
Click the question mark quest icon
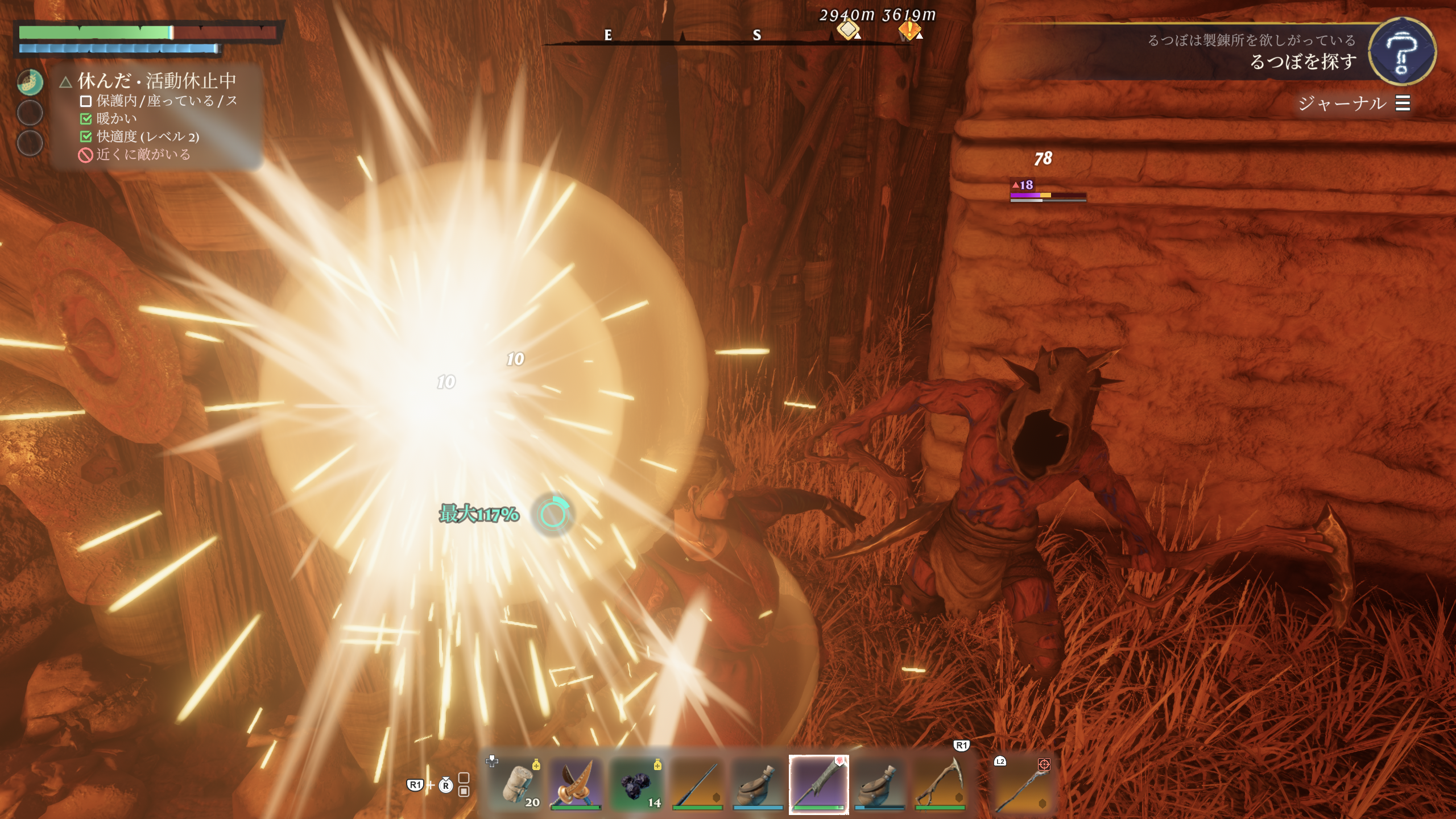1401,52
